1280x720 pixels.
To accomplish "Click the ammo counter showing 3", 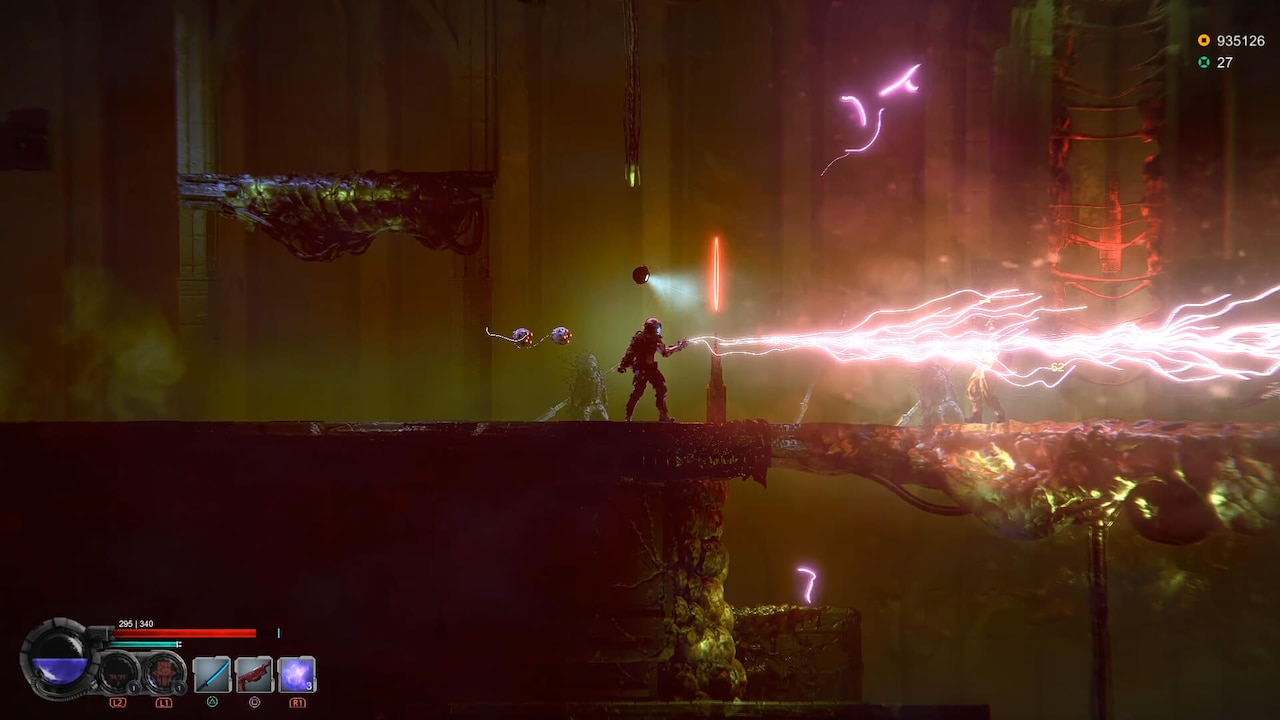I will pyautogui.click(x=308, y=686).
